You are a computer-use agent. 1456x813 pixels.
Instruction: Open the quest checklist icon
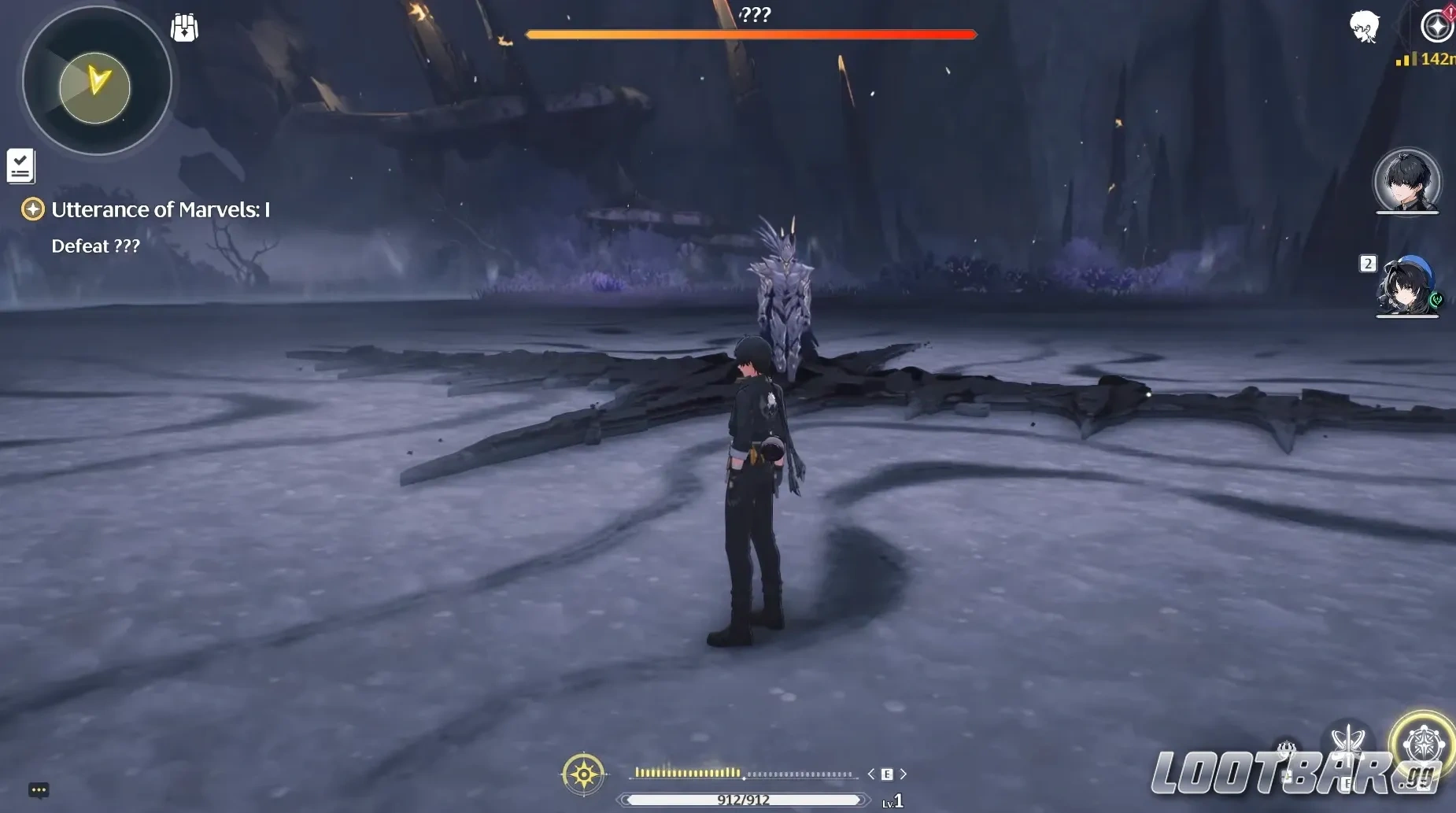pyautogui.click(x=20, y=166)
